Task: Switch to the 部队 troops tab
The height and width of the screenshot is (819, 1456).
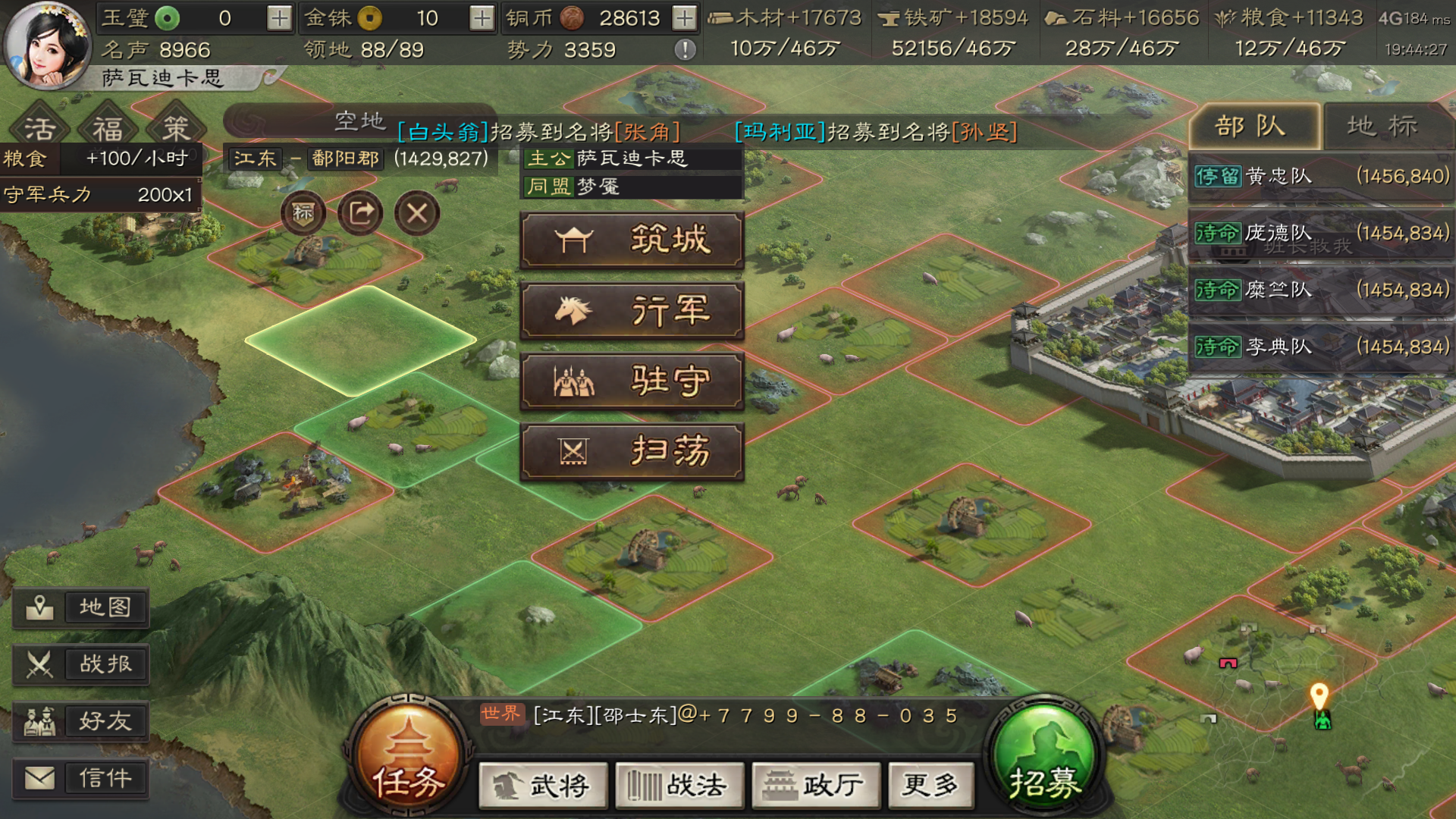Action: (x=1251, y=125)
